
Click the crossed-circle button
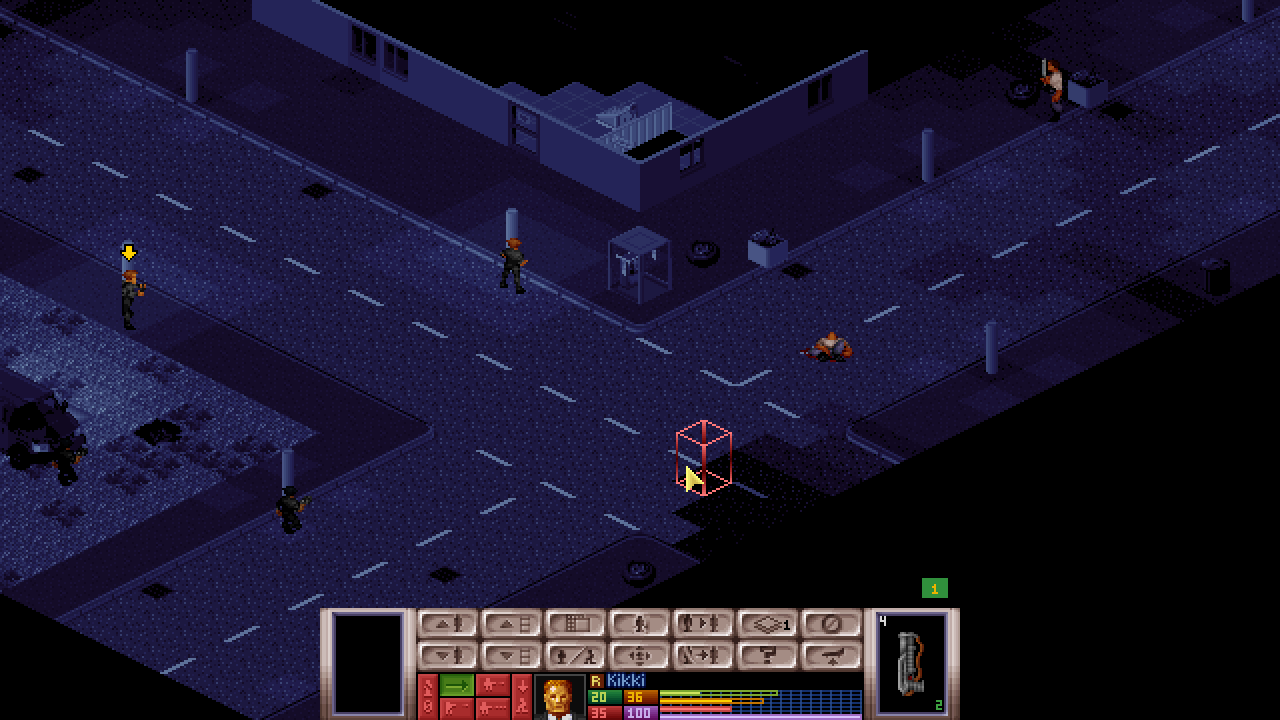[x=831, y=624]
